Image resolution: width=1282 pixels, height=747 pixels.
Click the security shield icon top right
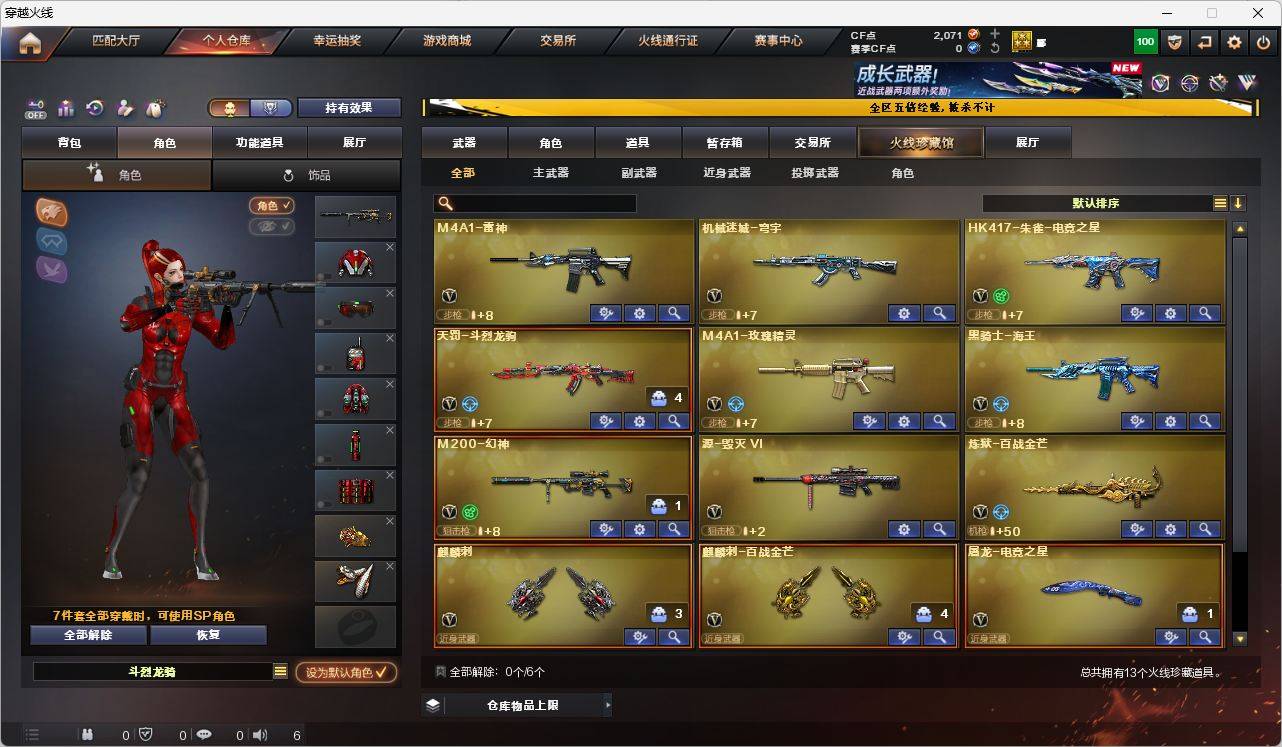click(1173, 41)
